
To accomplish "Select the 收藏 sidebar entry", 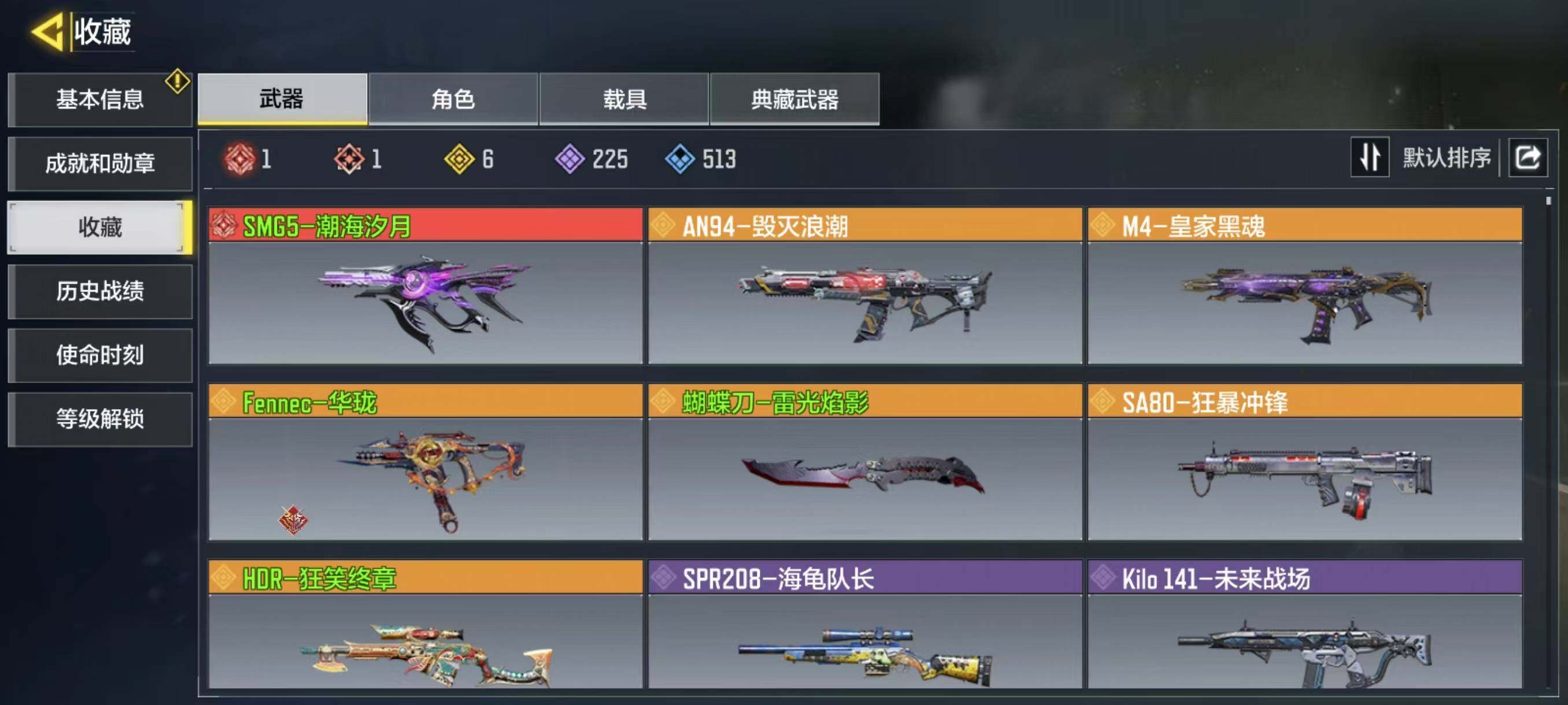I will pyautogui.click(x=100, y=228).
